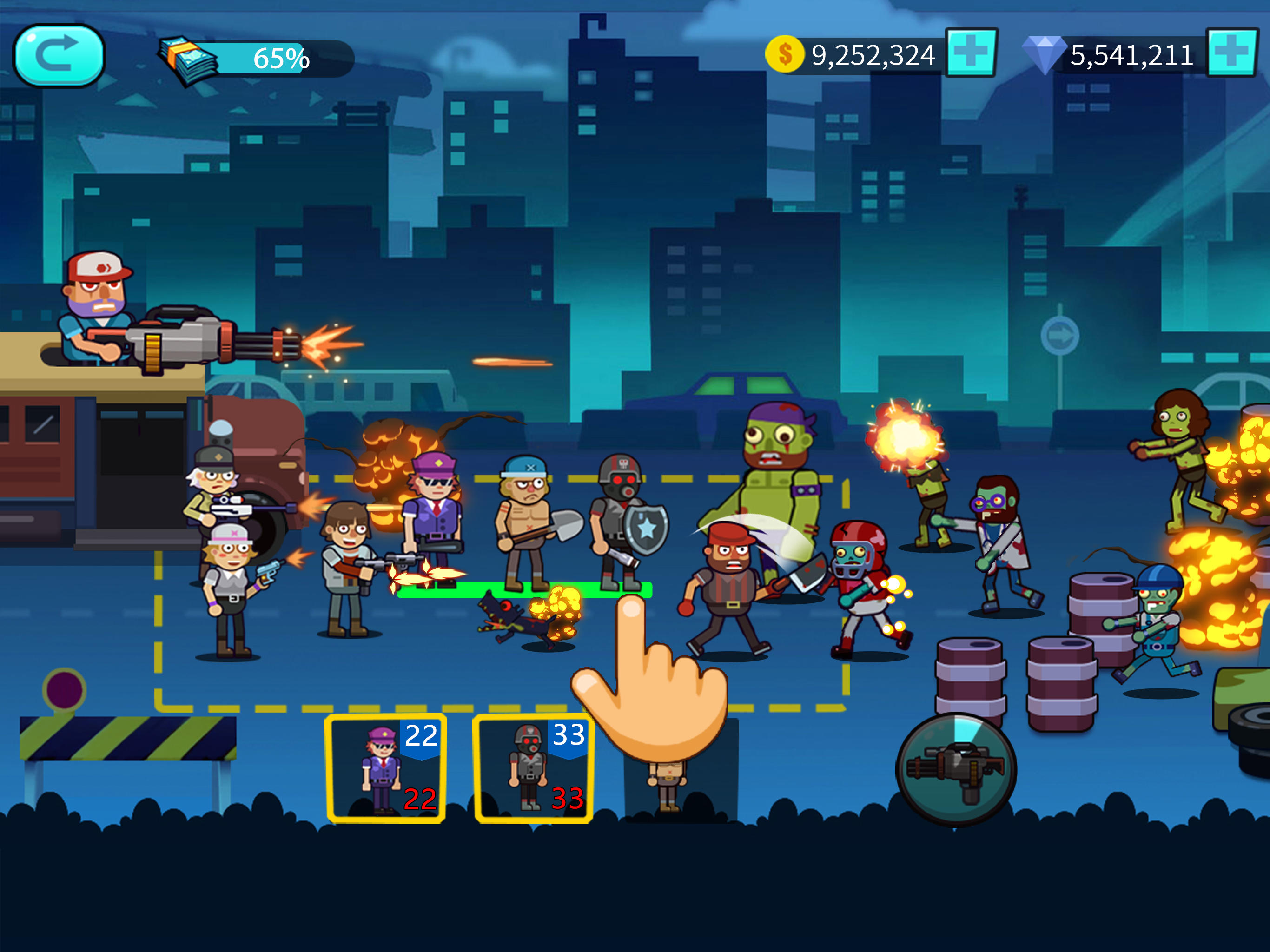Add more gold coins with plus button

971,53
